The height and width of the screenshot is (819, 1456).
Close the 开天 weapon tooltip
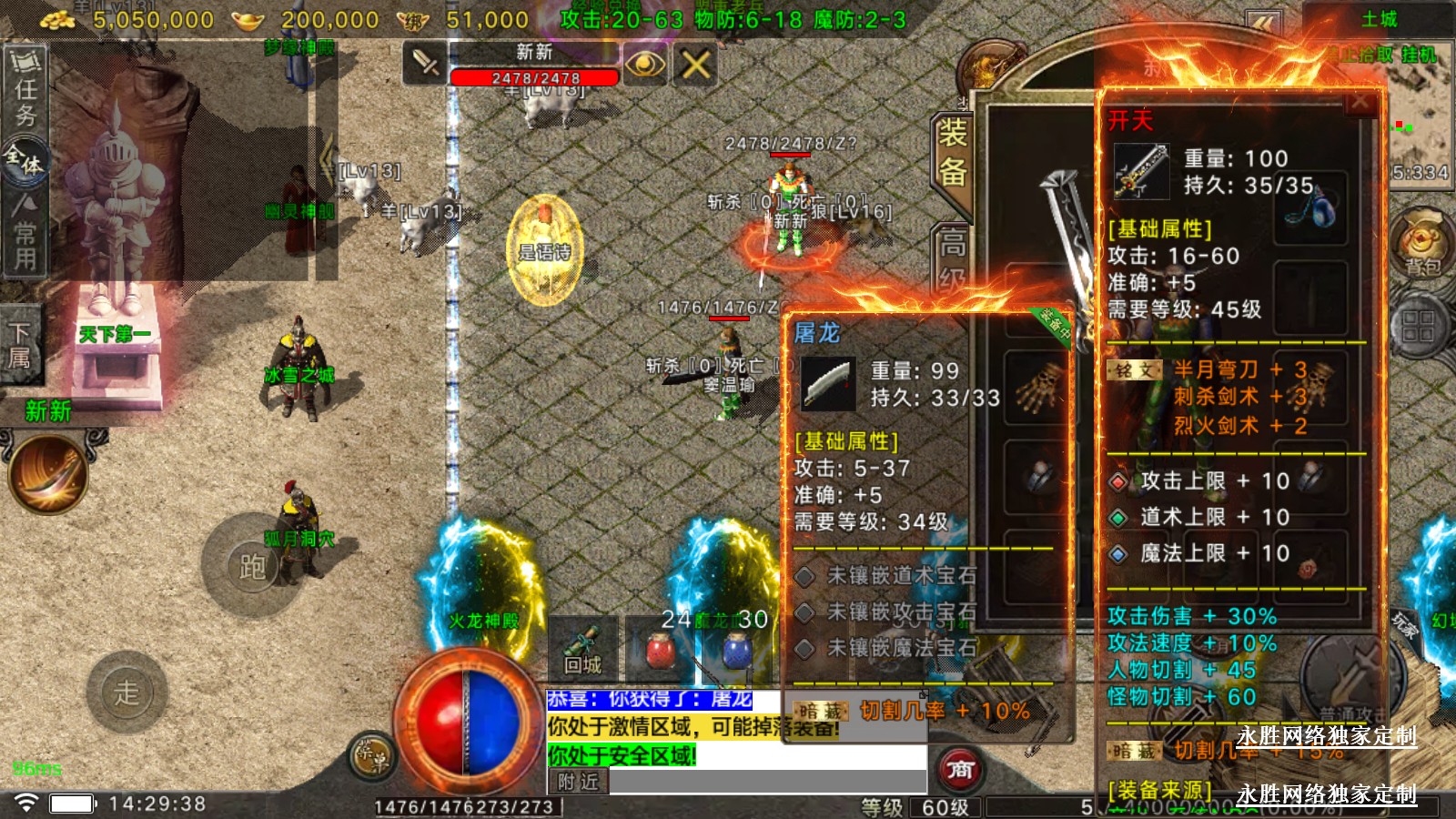click(x=1360, y=103)
